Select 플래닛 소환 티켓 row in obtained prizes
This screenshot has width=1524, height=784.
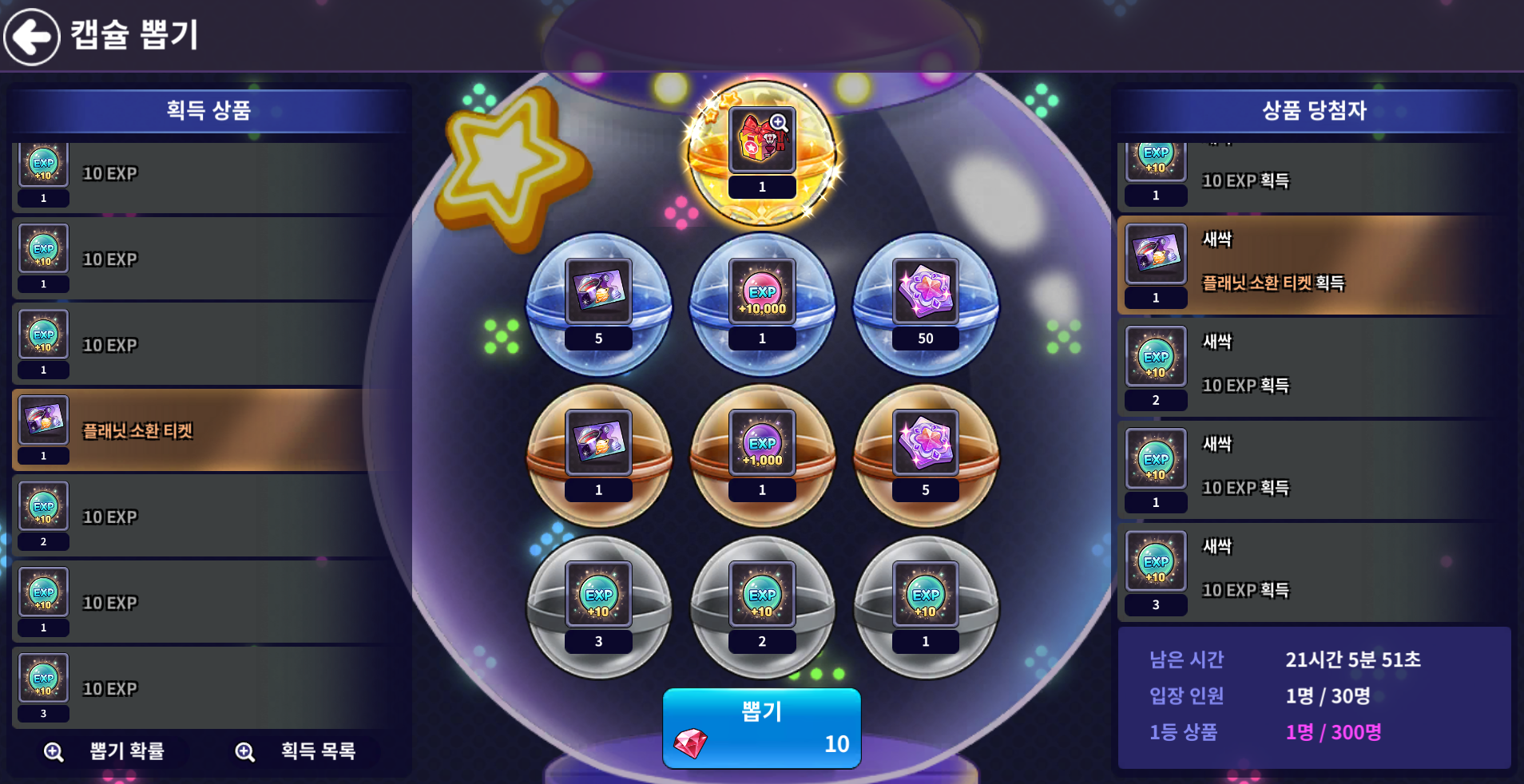(208, 430)
